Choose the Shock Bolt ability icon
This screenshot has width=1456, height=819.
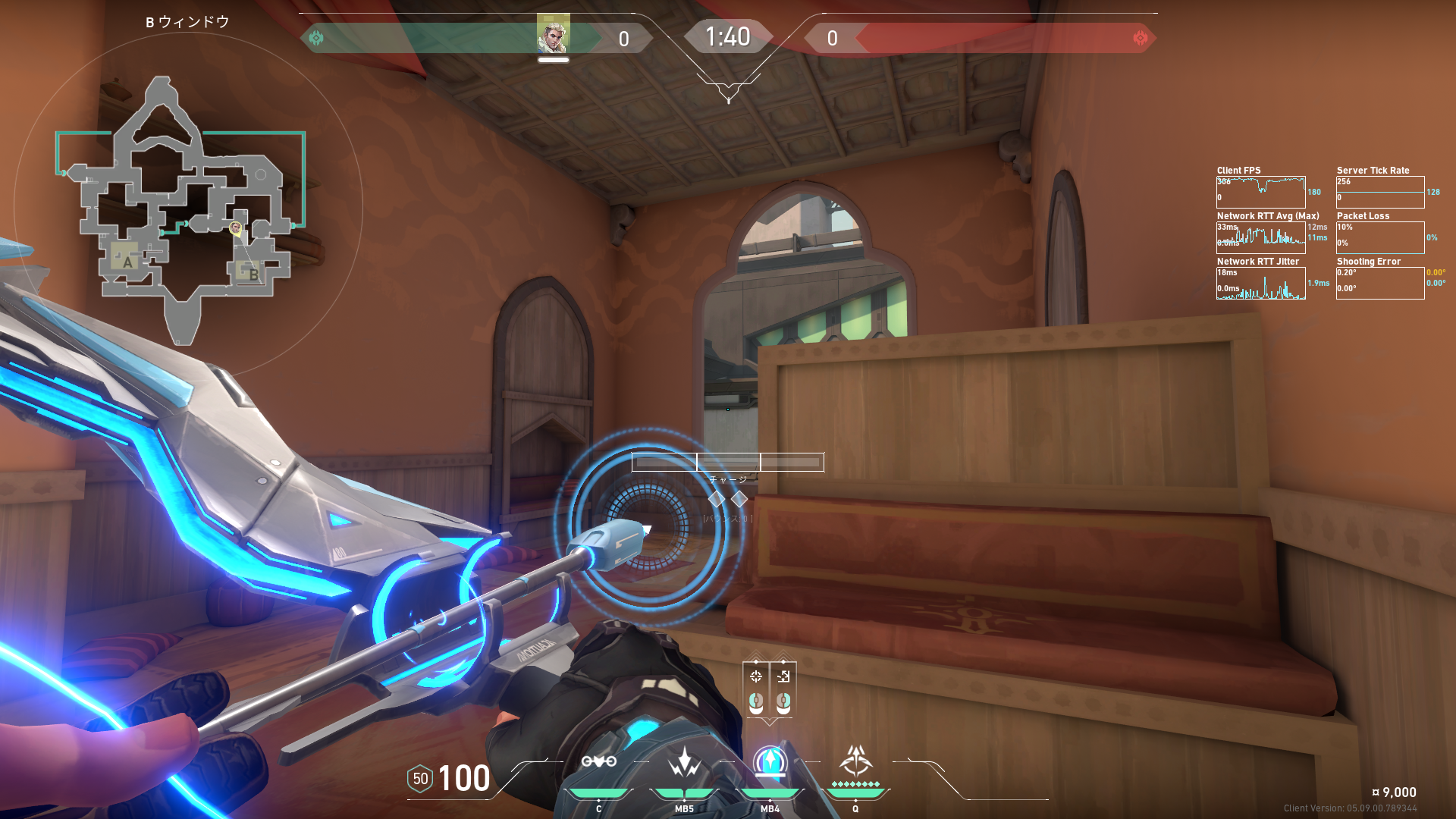point(684,762)
